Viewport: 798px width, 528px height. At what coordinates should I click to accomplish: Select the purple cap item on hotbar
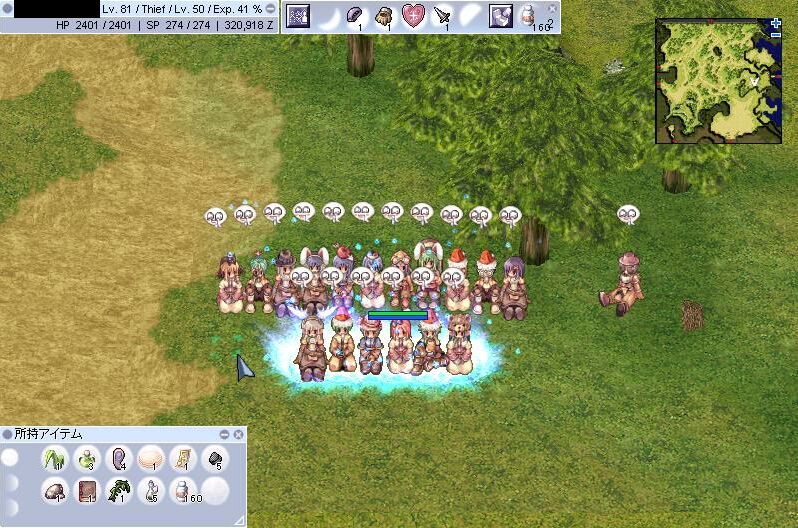(x=355, y=15)
